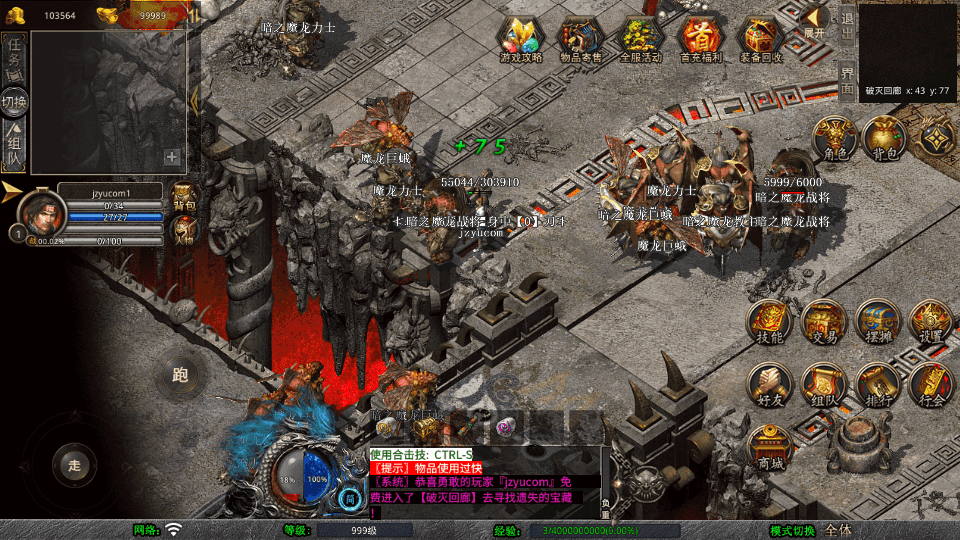Open the 好友 friends list
Viewport: 960px width, 540px height.
coord(770,386)
